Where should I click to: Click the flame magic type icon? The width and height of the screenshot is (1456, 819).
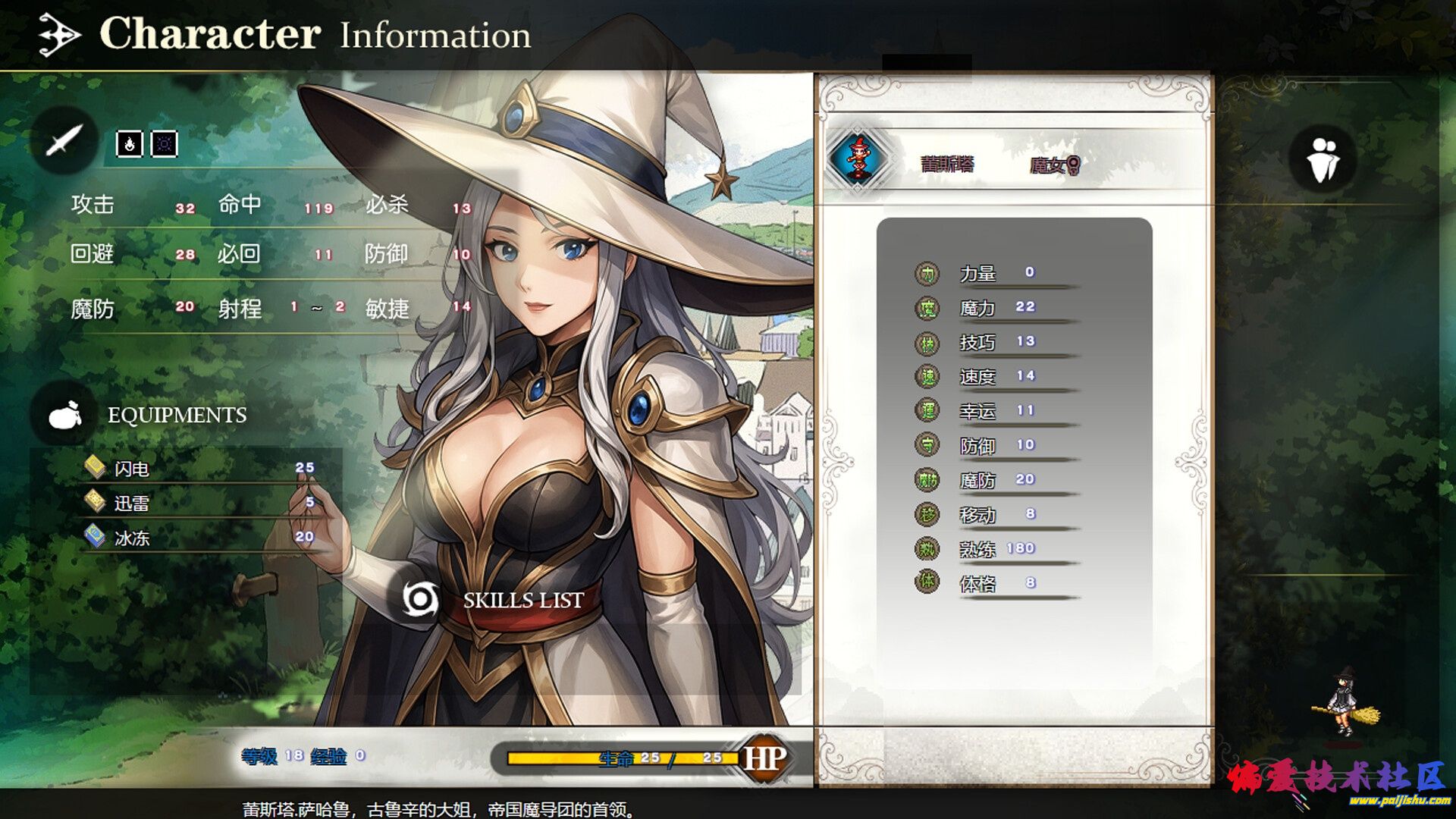tap(129, 143)
